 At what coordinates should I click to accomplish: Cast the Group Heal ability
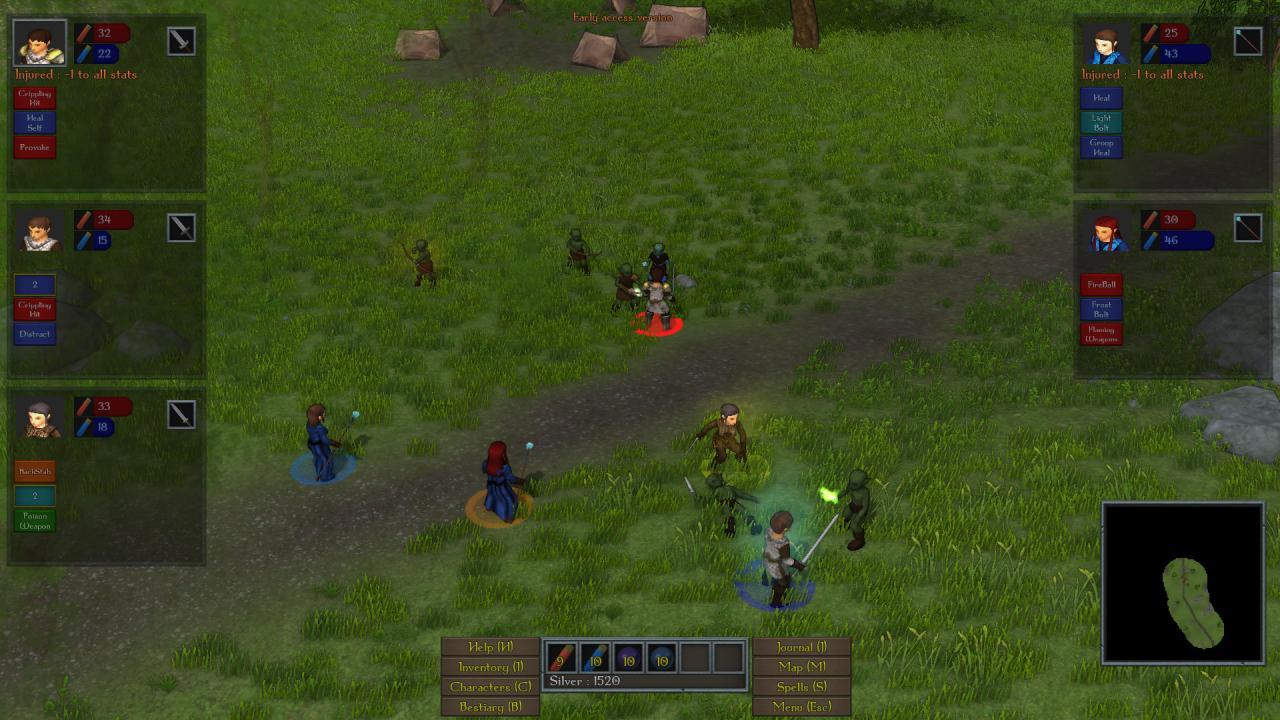[1101, 148]
